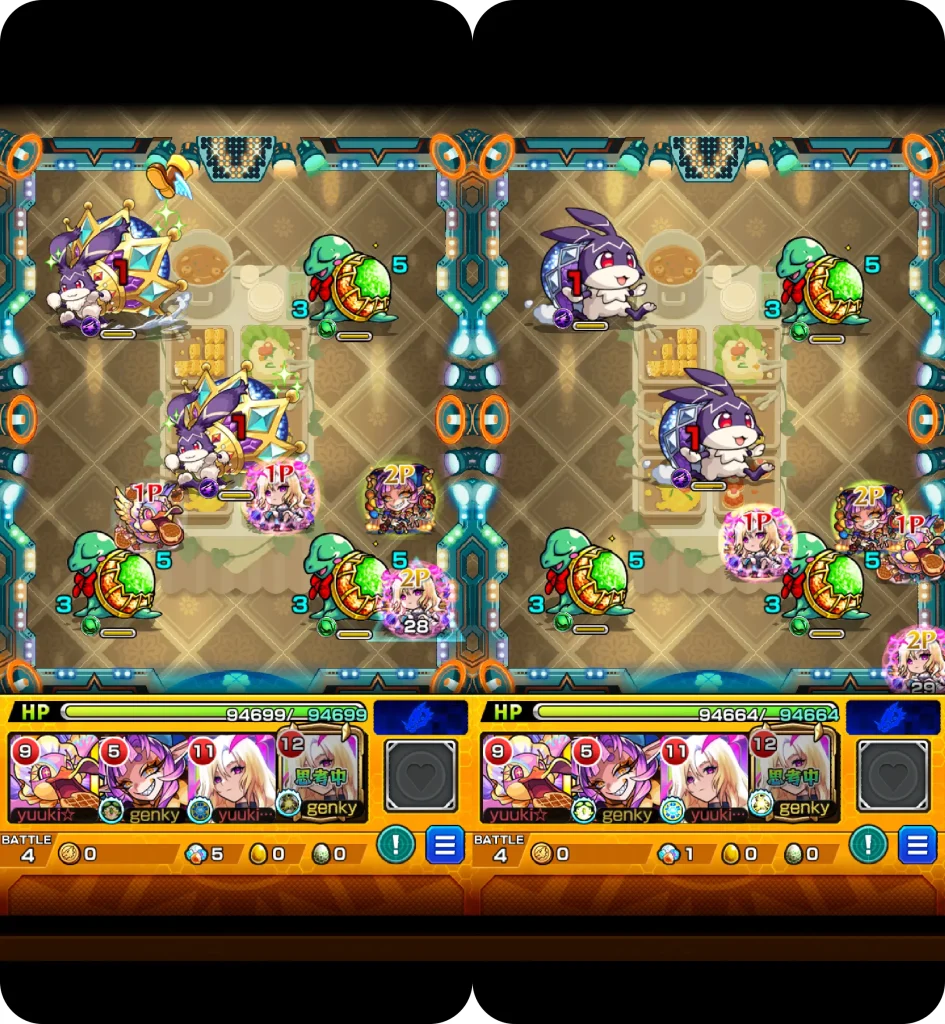Select the grey heart slot on right screen
The width and height of the screenshot is (945, 1024).
pyautogui.click(x=893, y=776)
